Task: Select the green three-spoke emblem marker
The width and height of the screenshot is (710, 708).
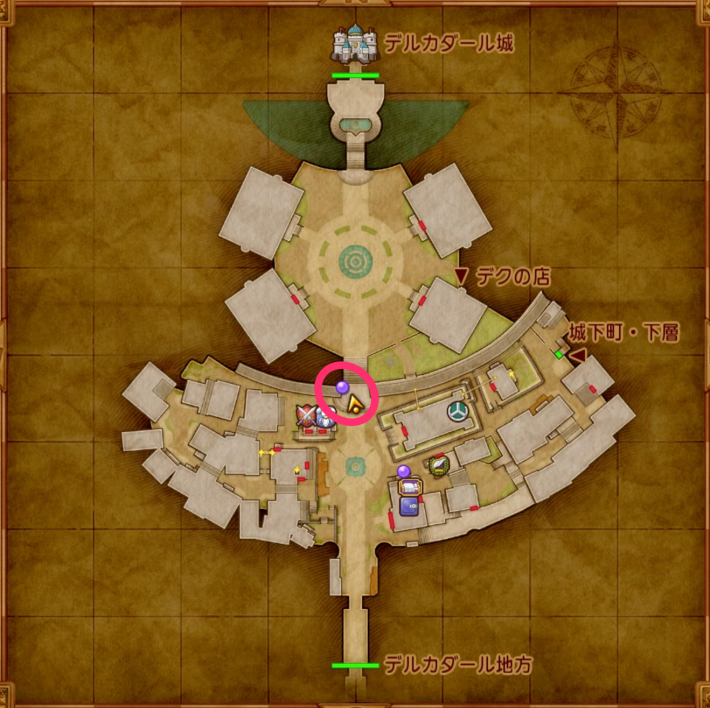Action: 457,411
